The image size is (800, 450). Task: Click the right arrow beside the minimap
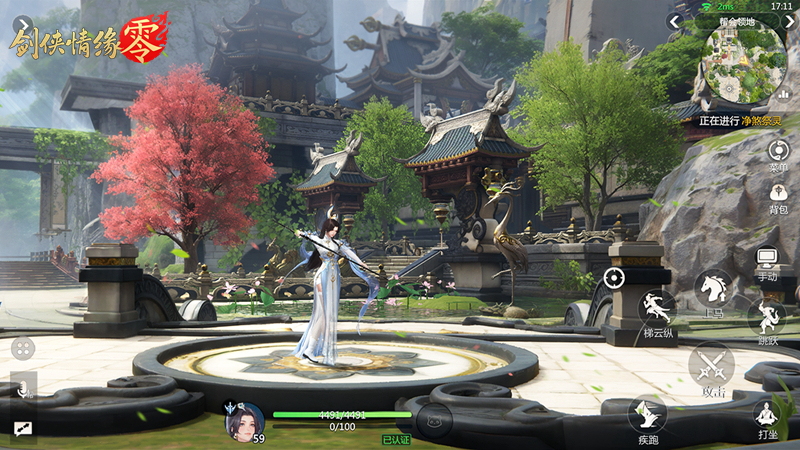[788, 22]
